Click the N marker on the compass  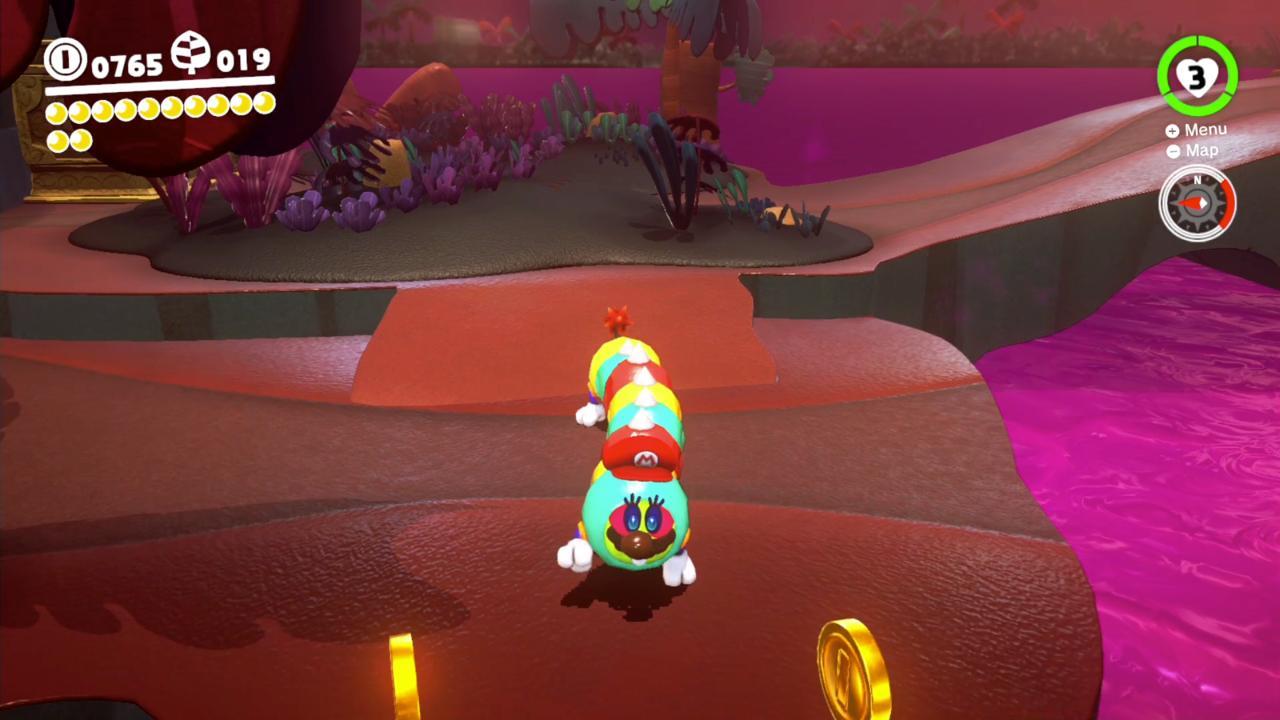1197,180
